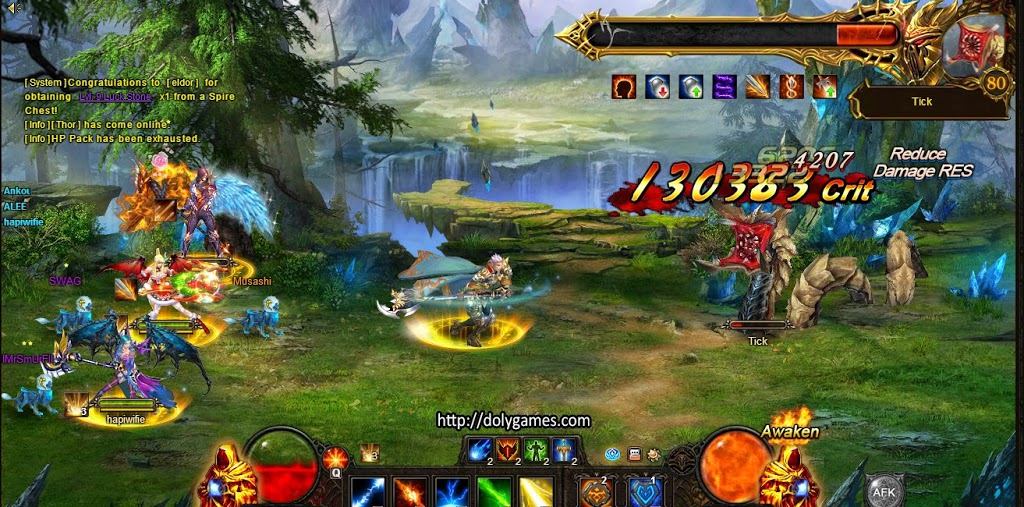Select the green humanoid figure buff icon
1024x507 pixels.
pos(536,451)
